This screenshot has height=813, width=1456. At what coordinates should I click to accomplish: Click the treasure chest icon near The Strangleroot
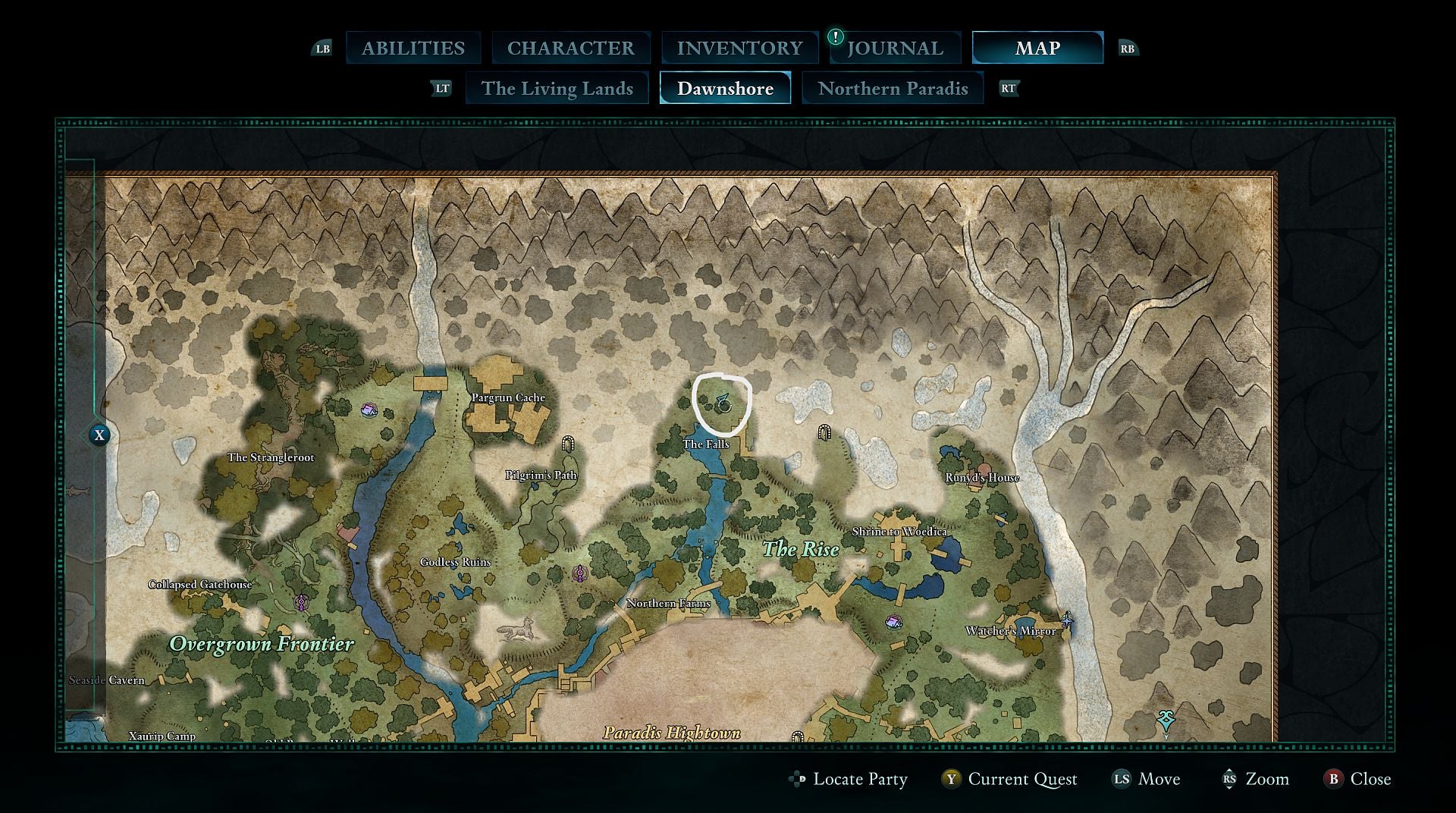368,410
